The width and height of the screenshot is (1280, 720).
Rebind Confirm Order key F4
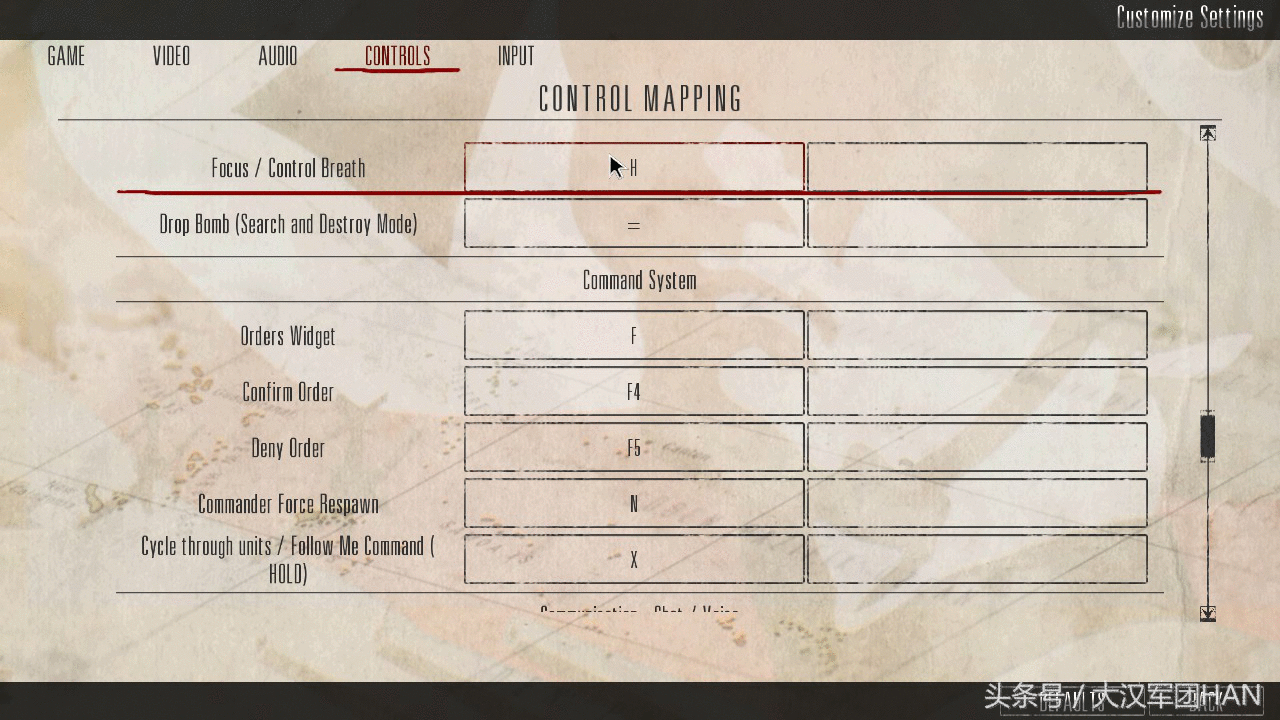click(634, 391)
